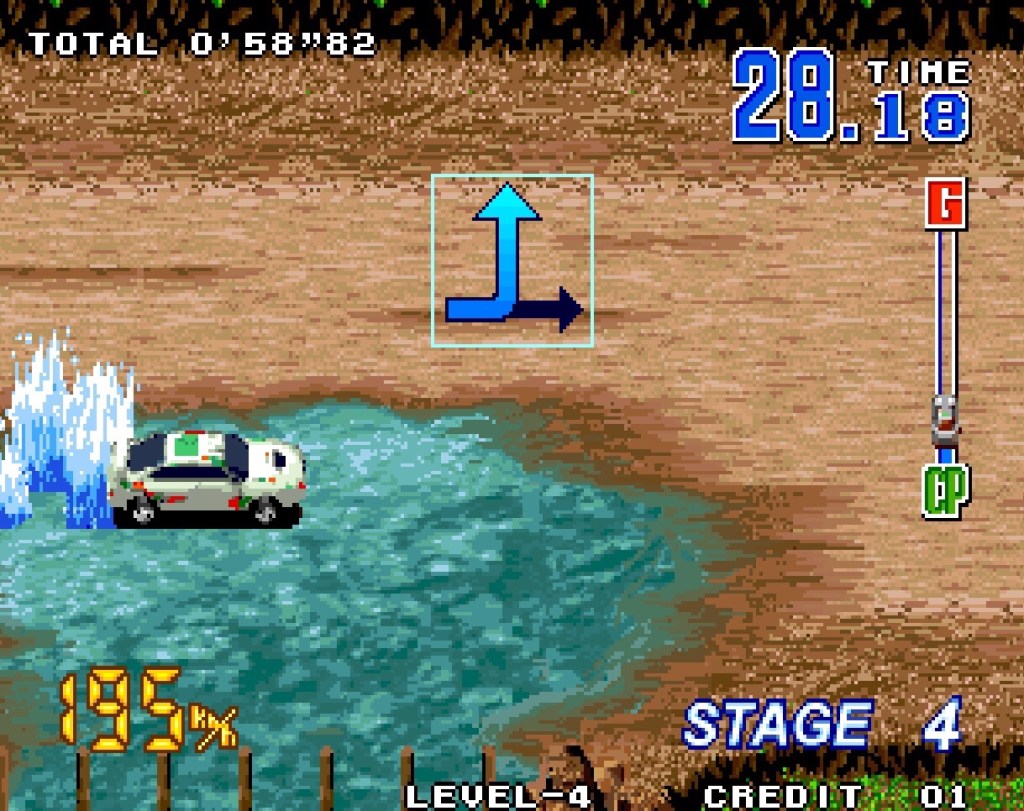Click the turn direction arrow indicator
The height and width of the screenshot is (811, 1024).
click(512, 261)
